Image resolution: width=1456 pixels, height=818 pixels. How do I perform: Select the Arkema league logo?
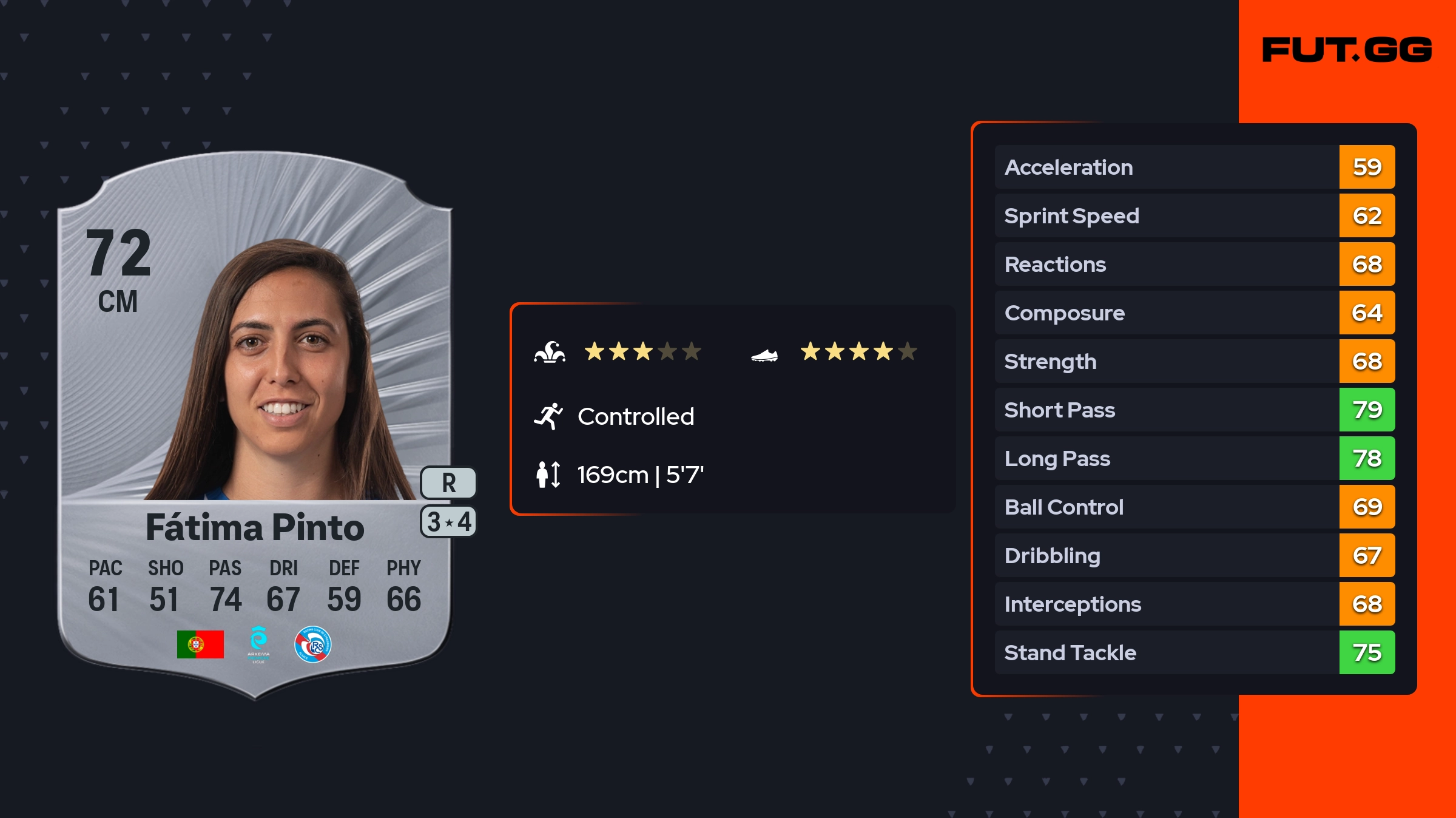click(258, 644)
